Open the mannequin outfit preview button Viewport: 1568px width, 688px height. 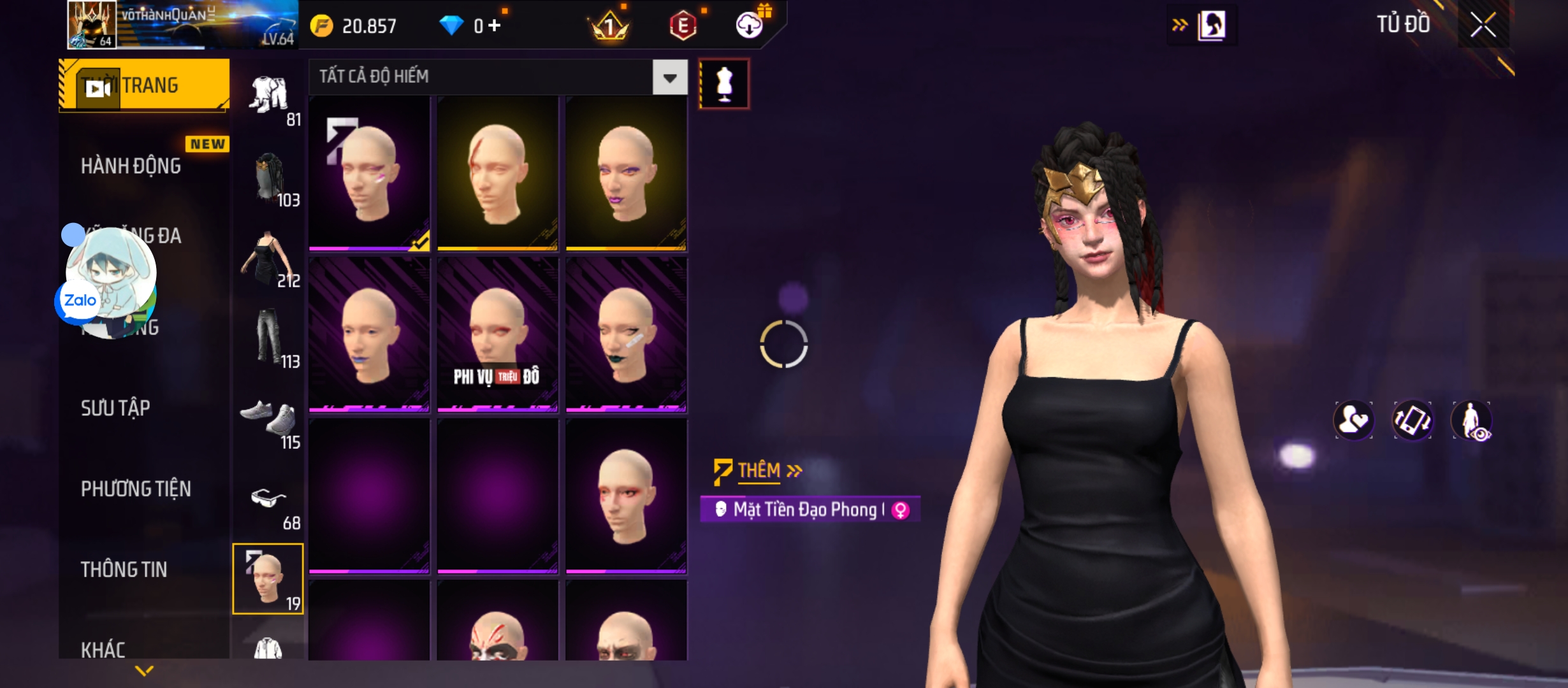[x=724, y=84]
